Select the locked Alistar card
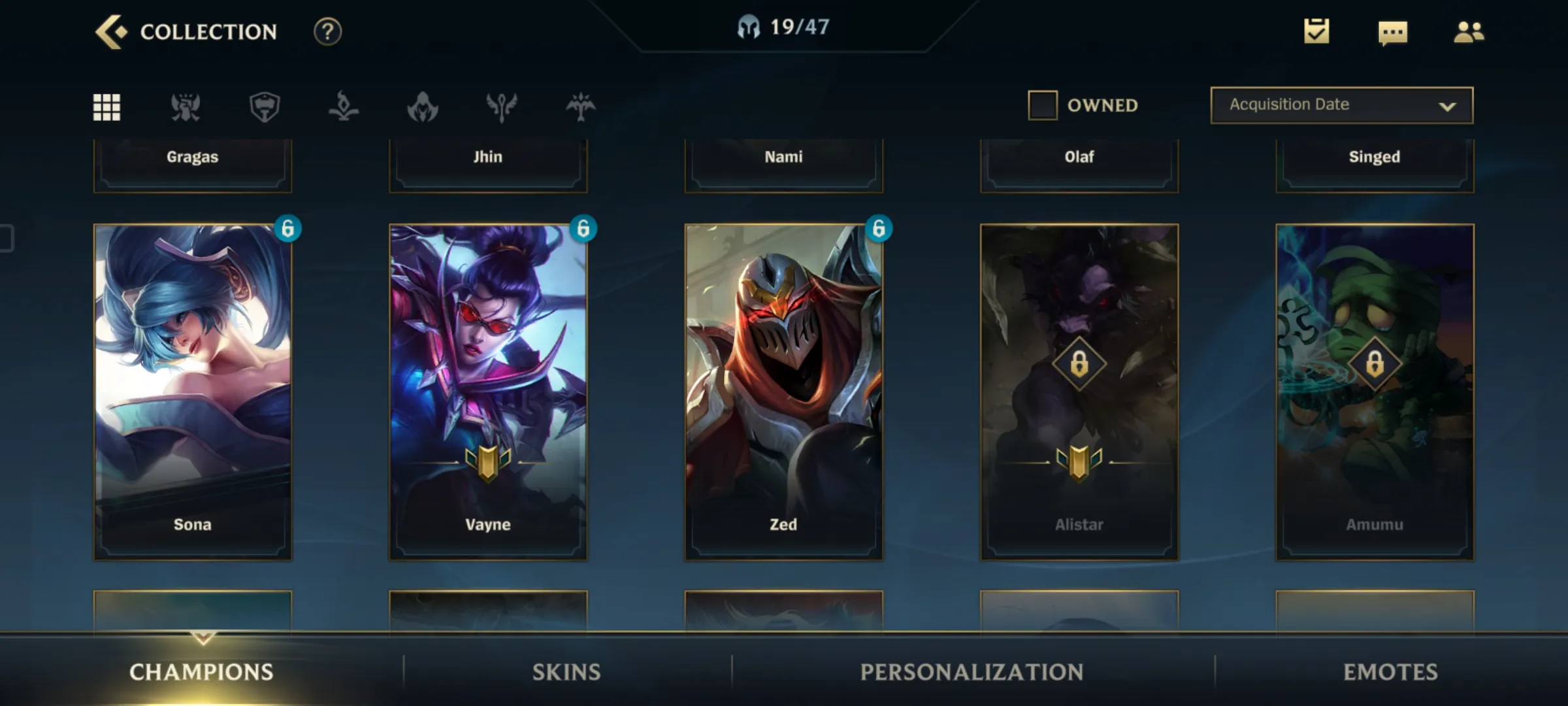The image size is (1568, 706). pos(1079,392)
